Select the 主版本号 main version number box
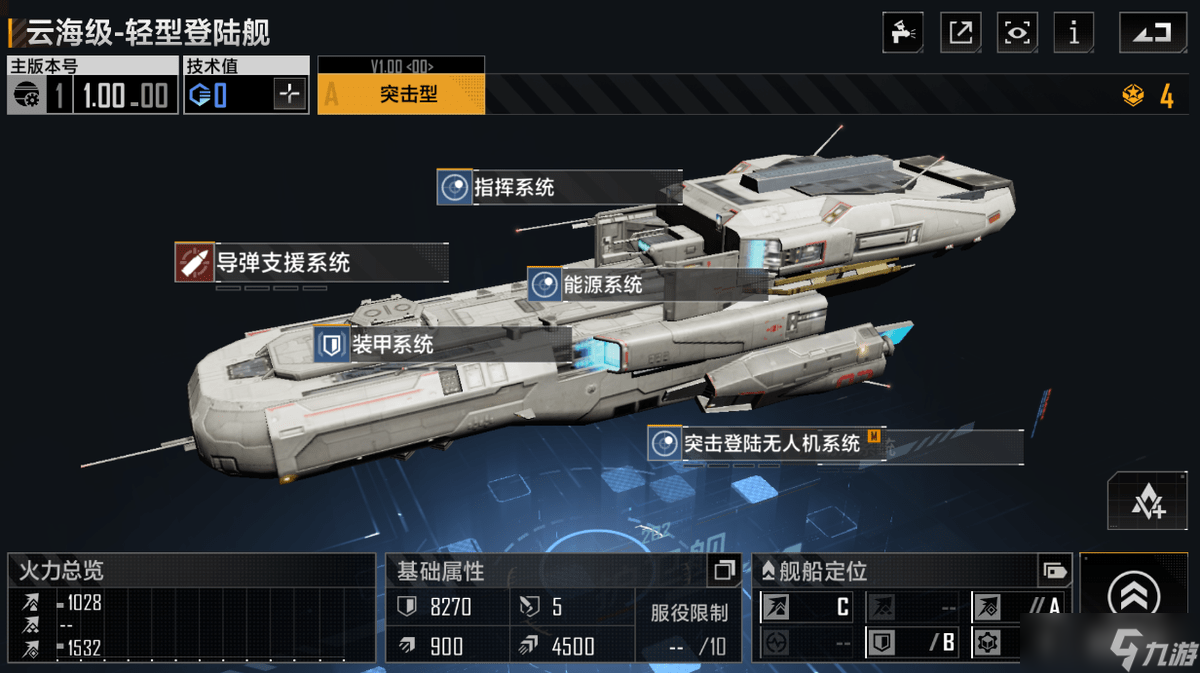The width and height of the screenshot is (1200, 673). point(92,96)
